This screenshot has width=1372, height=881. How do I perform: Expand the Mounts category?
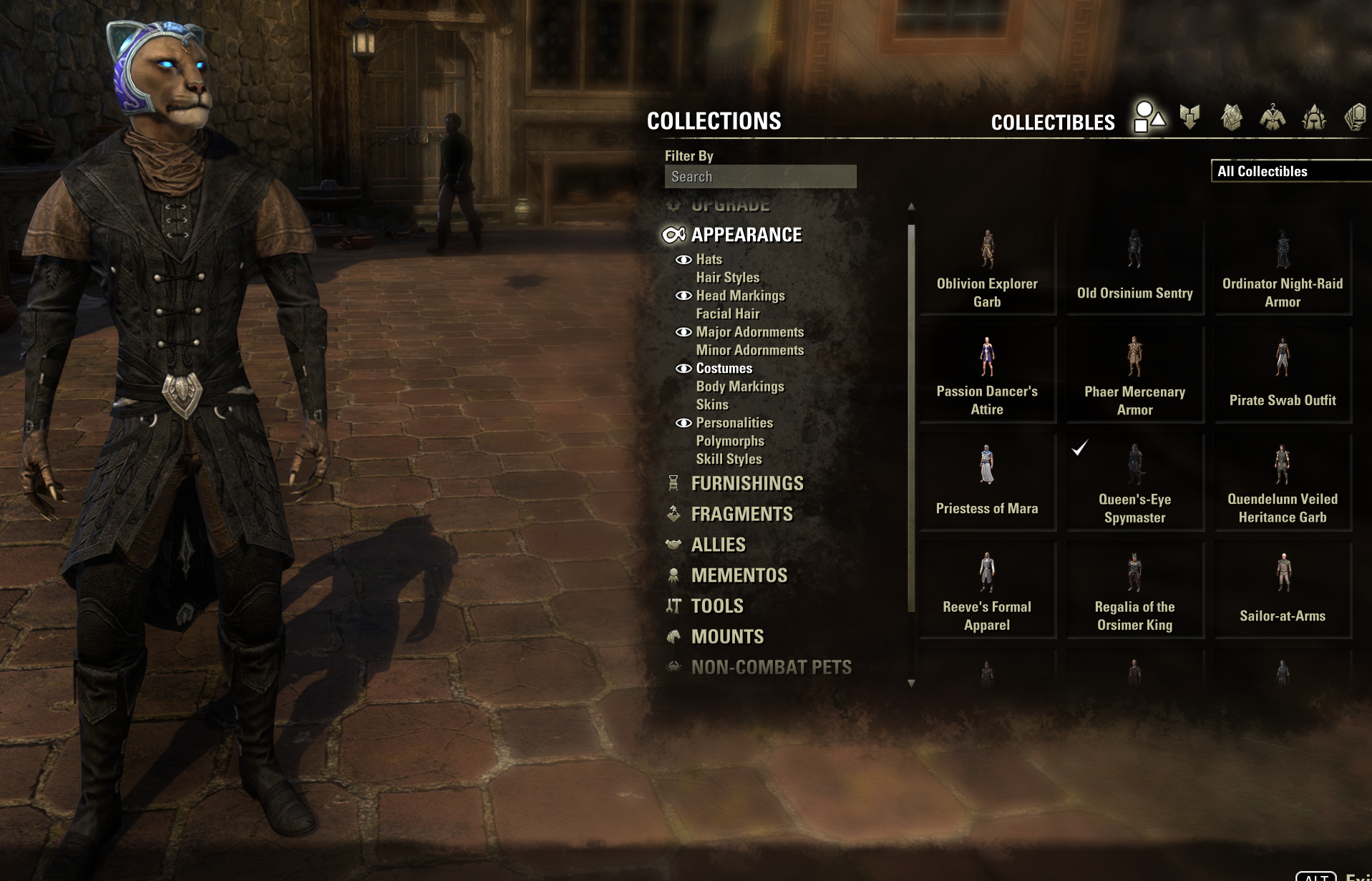coord(727,636)
